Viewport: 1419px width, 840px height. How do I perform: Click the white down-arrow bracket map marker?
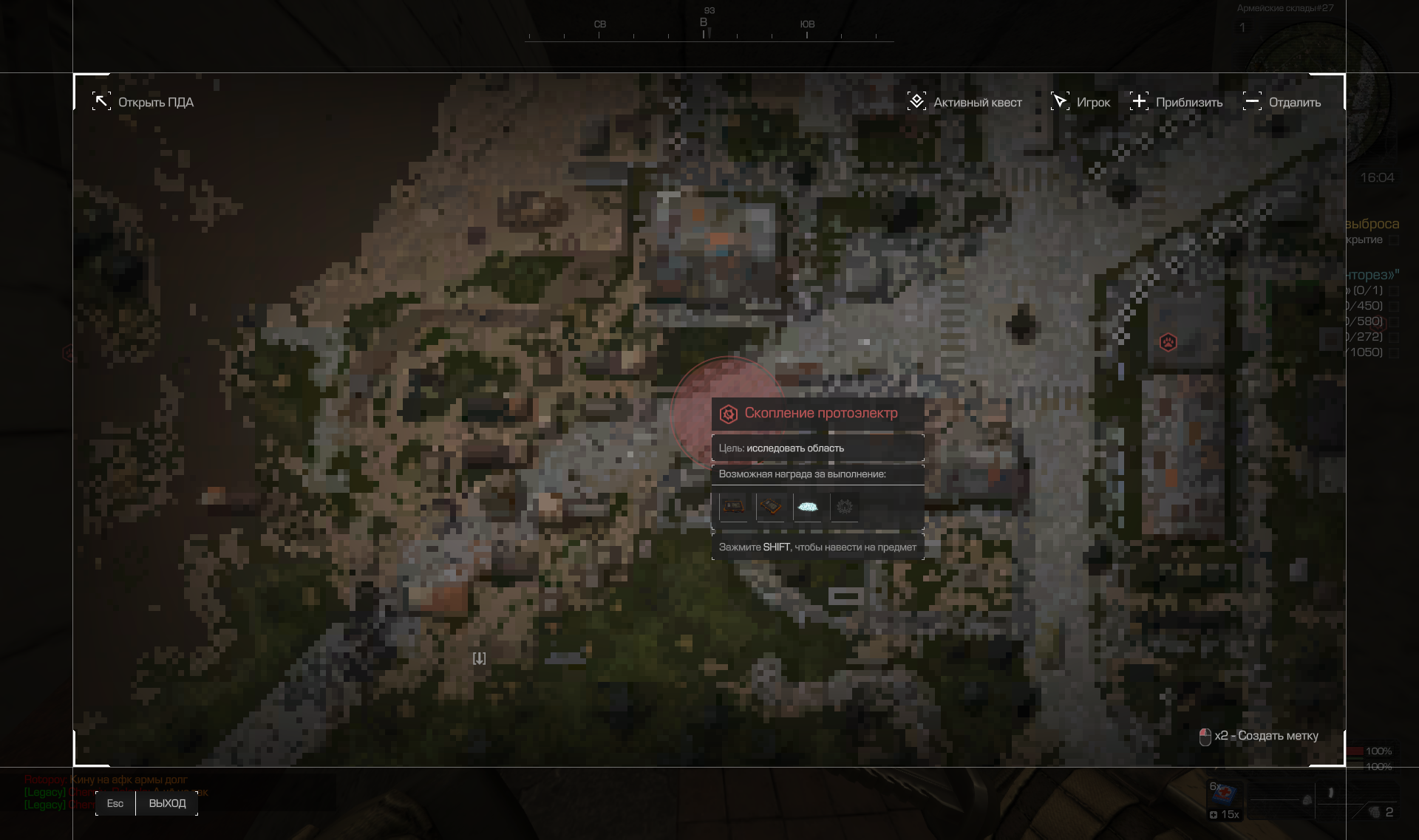click(479, 658)
